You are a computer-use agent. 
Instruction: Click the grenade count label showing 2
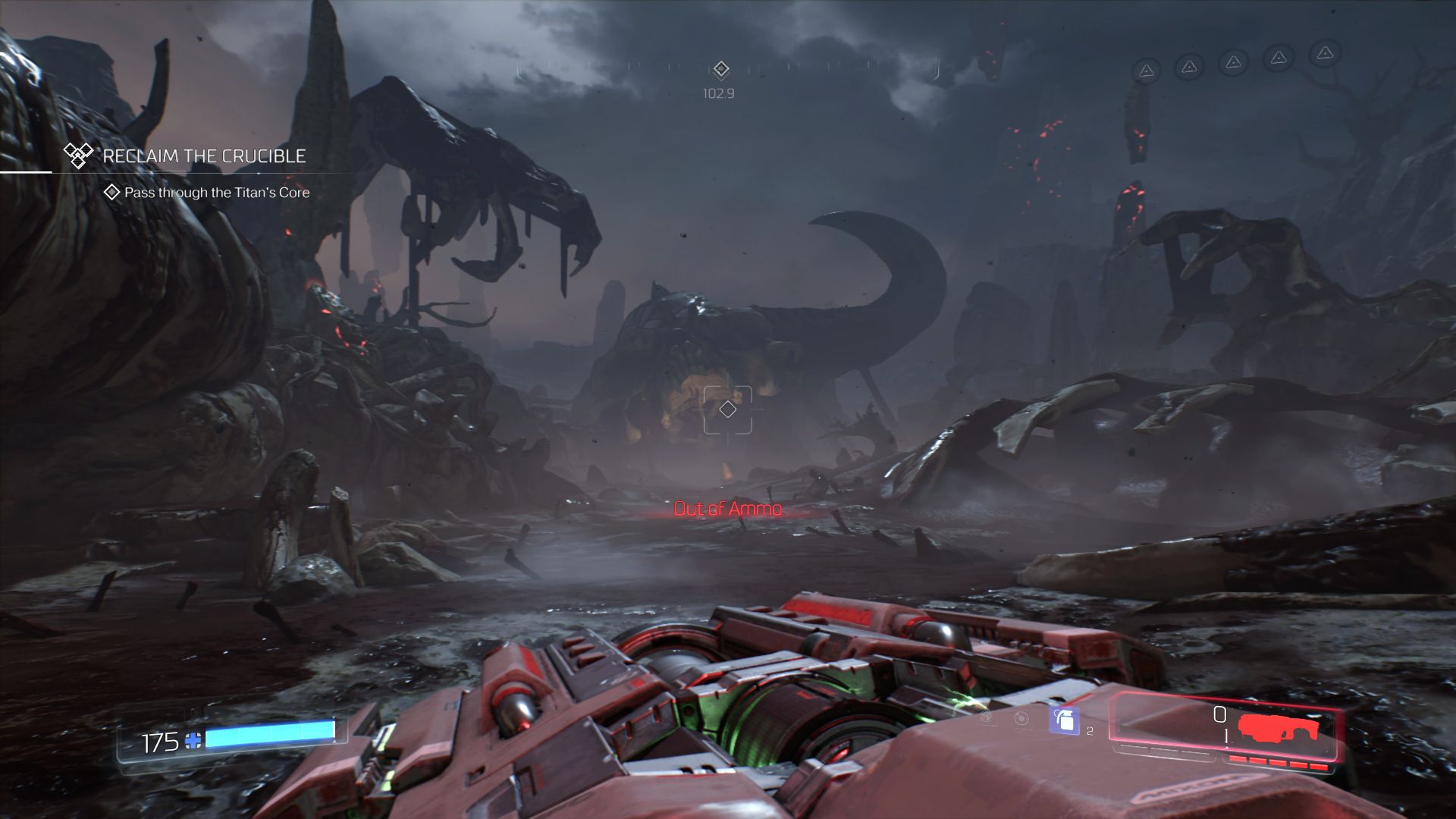pos(1090,731)
